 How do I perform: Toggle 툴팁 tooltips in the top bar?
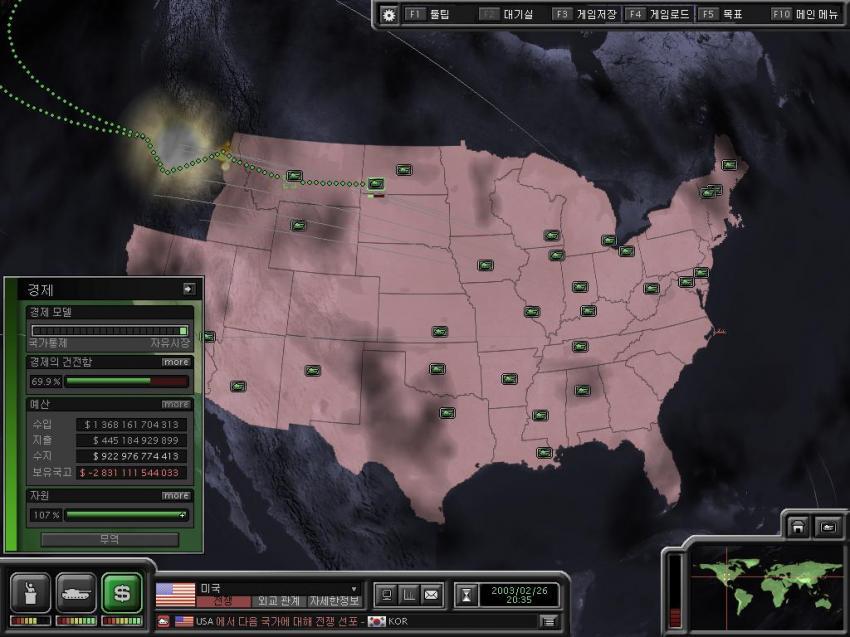[x=430, y=15]
